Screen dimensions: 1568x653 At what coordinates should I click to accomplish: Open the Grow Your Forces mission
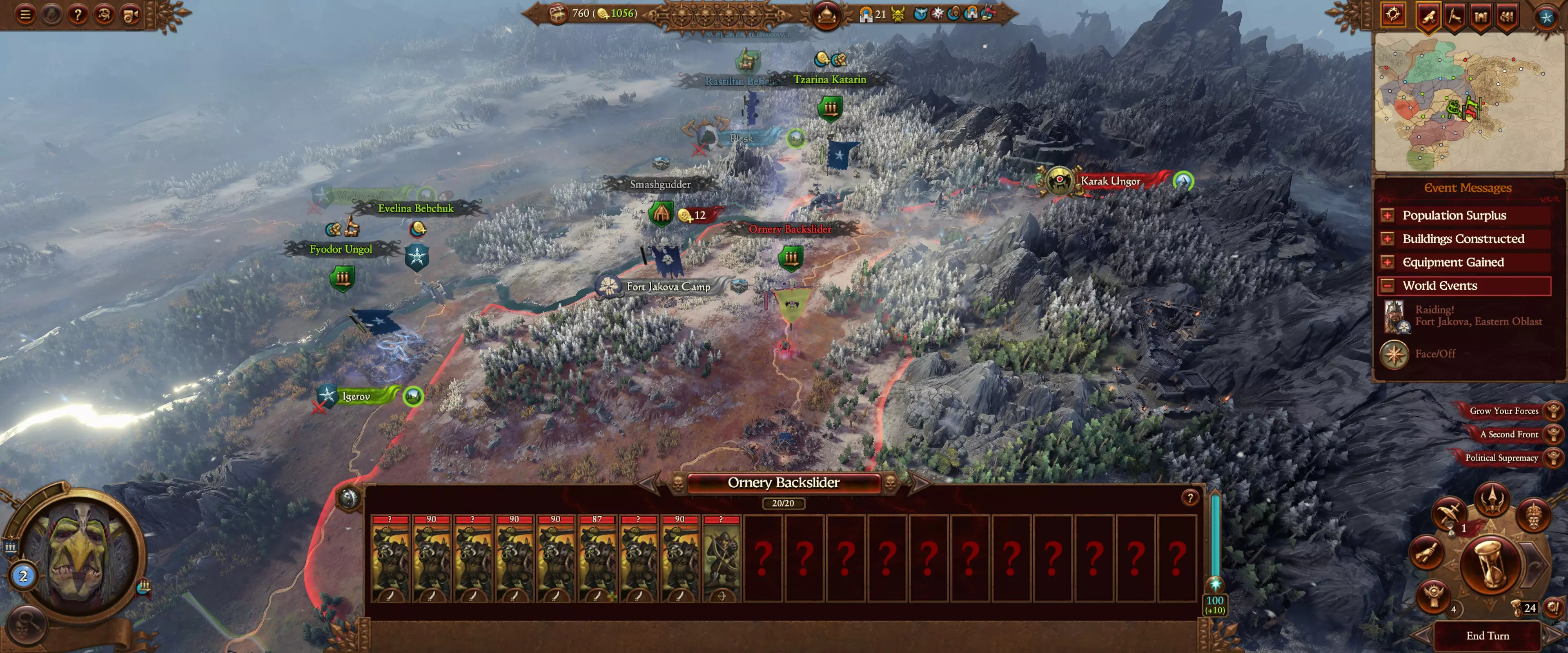coord(1504,411)
